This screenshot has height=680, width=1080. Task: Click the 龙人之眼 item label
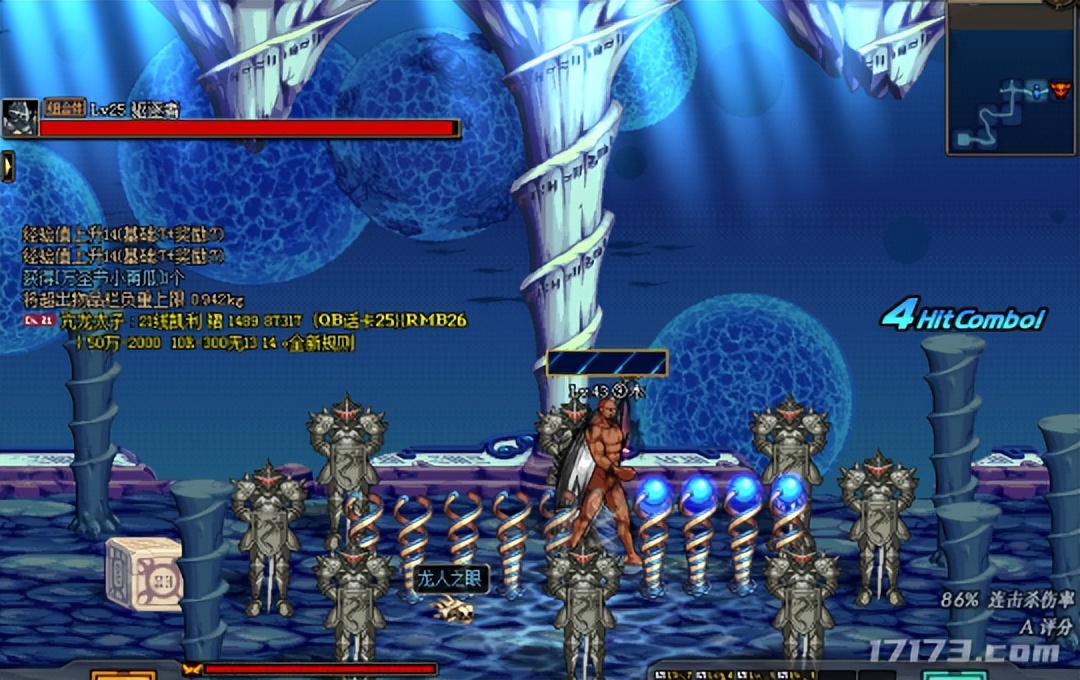(x=451, y=580)
